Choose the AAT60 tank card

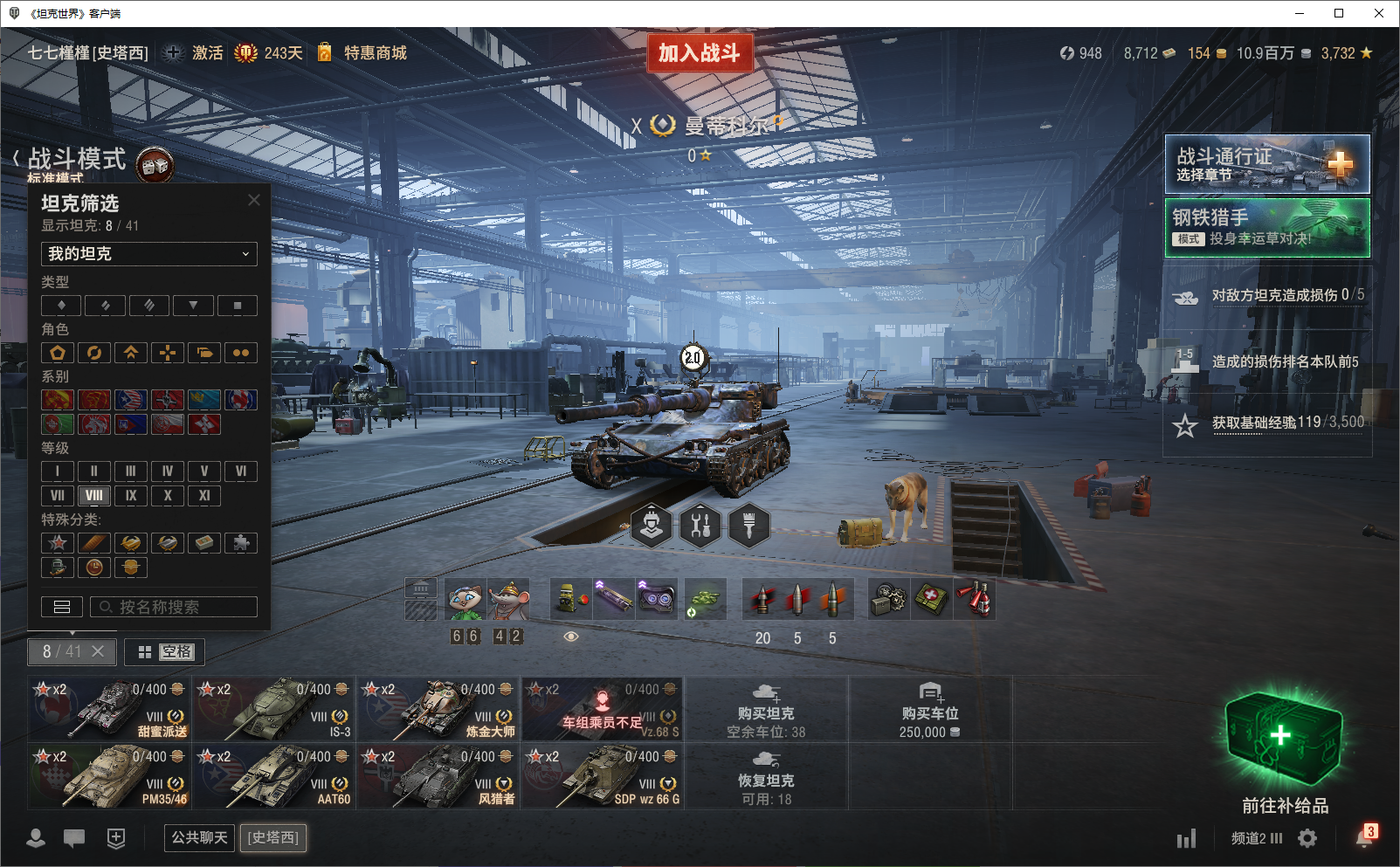tap(274, 775)
